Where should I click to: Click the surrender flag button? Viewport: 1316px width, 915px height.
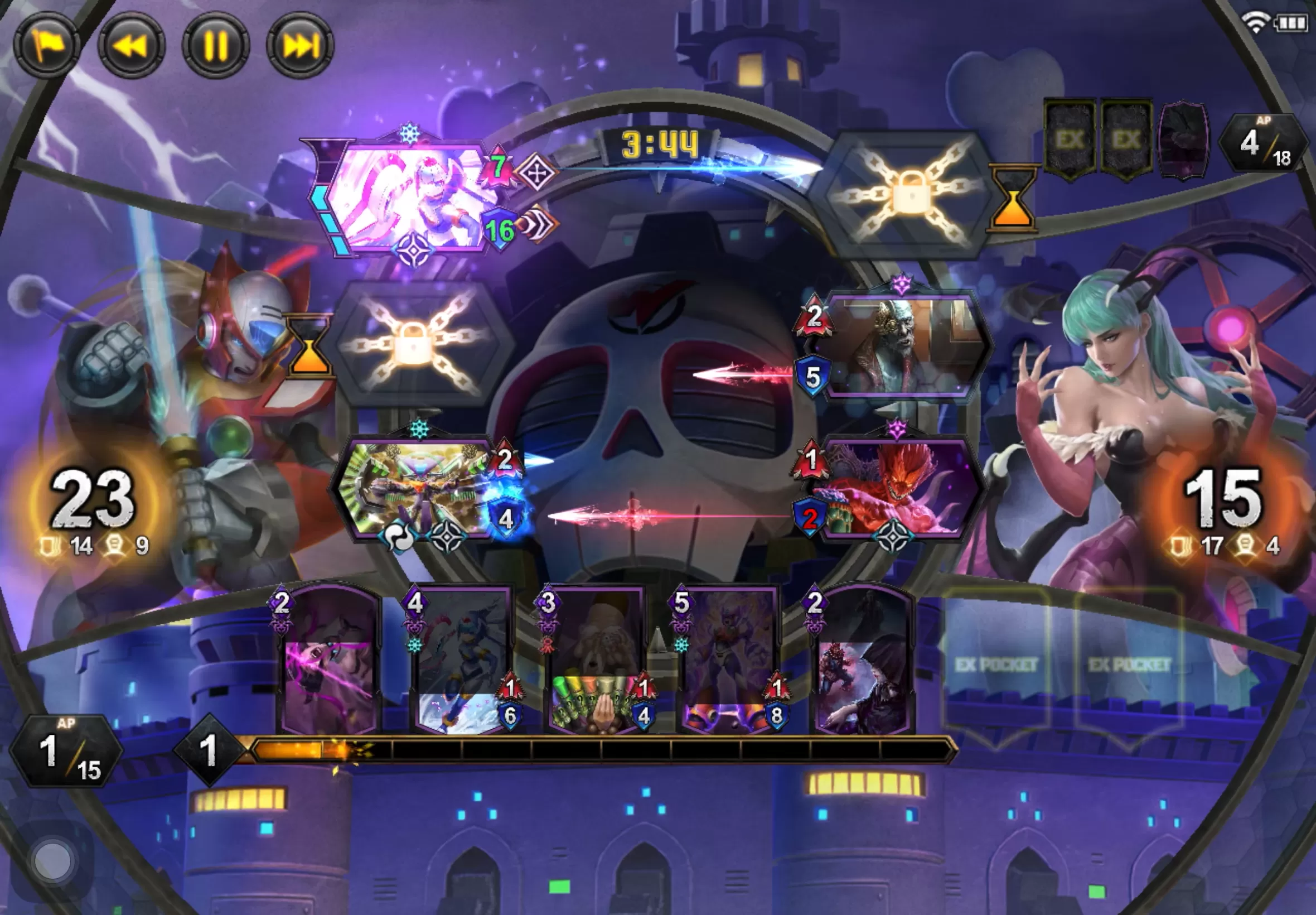coord(47,45)
